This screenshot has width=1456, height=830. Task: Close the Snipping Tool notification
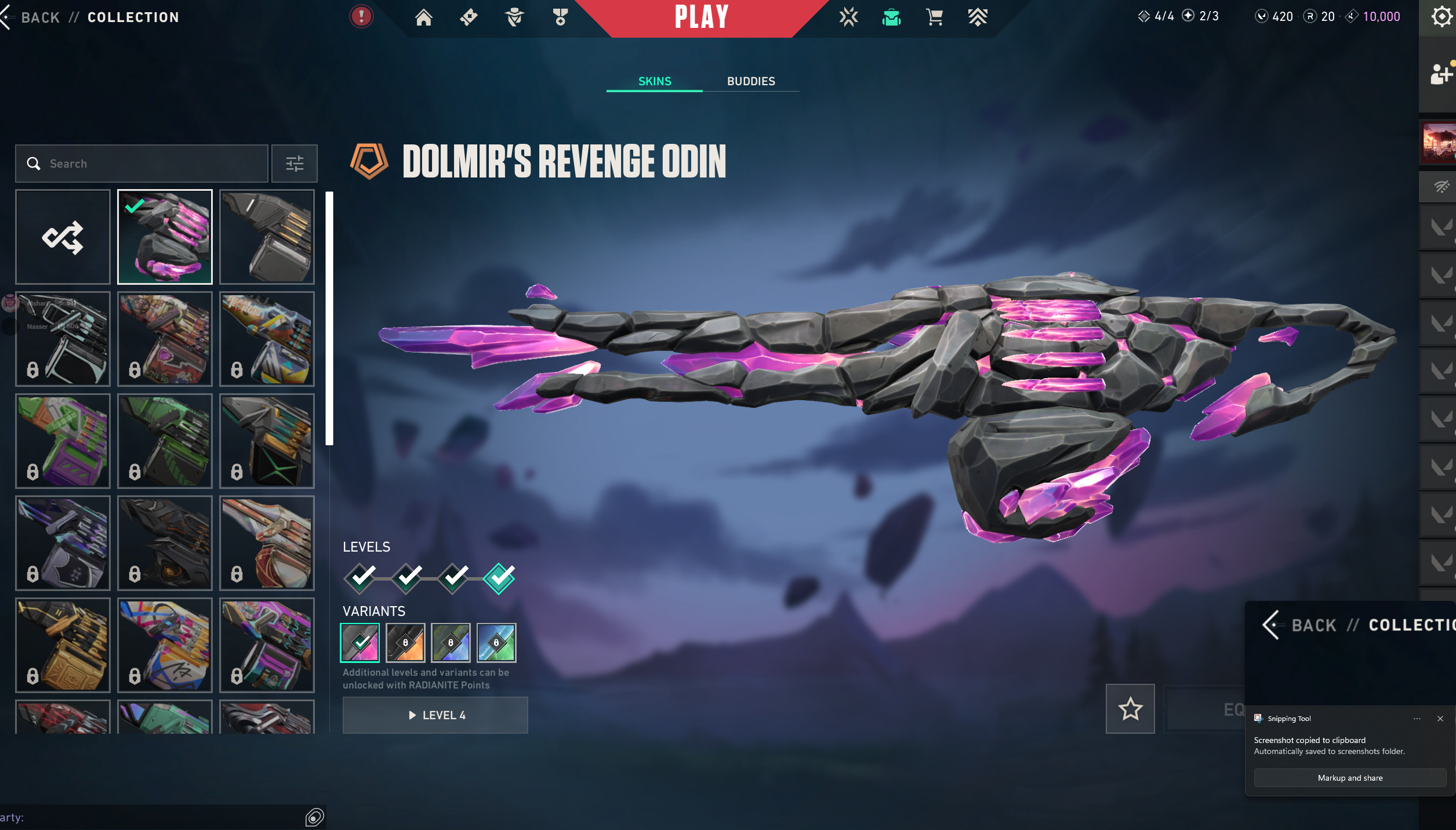[x=1440, y=719]
